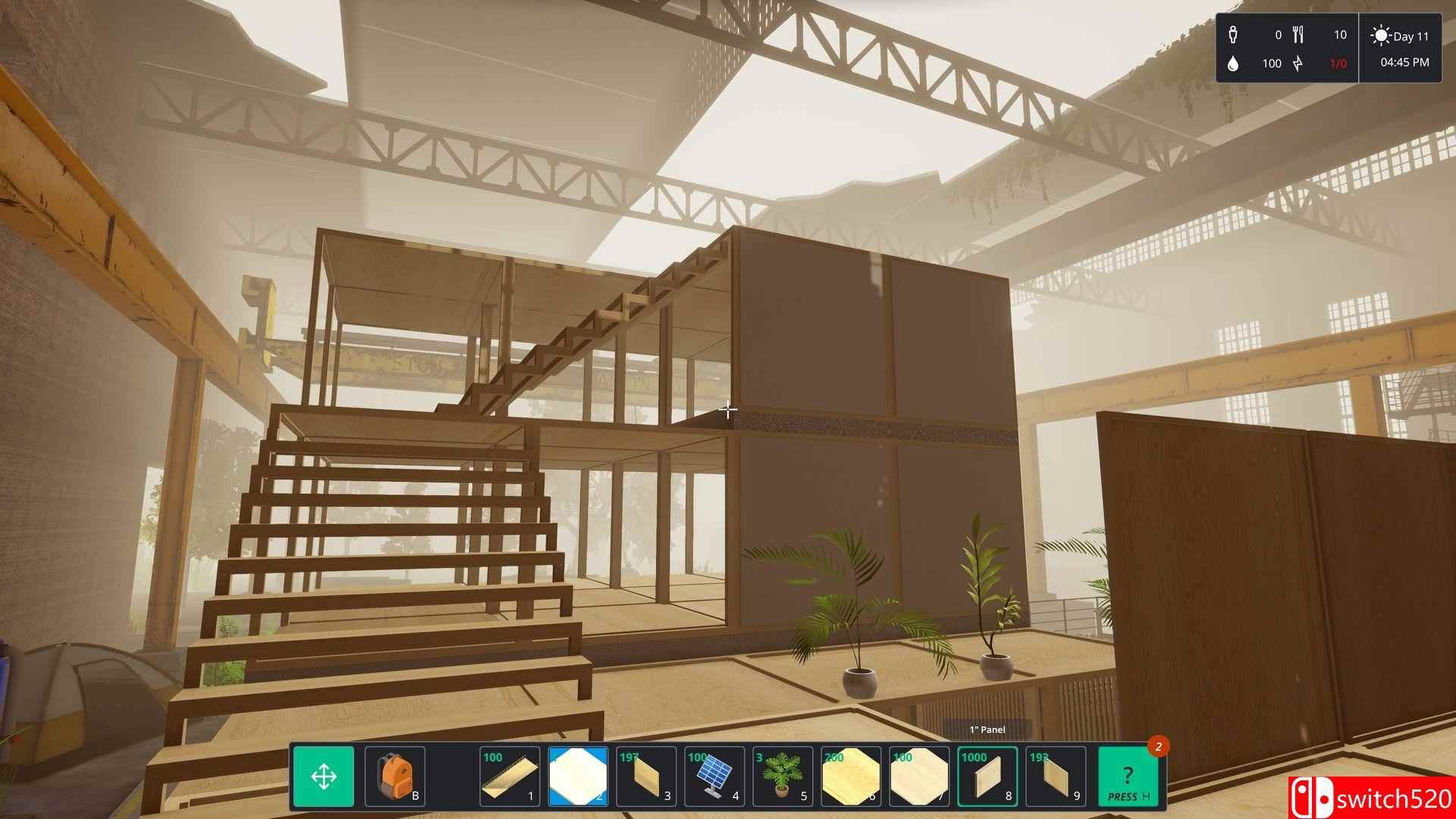Screen dimensions: 1456x819
Task: Select the ramp piece in slot 1
Action: click(x=510, y=777)
